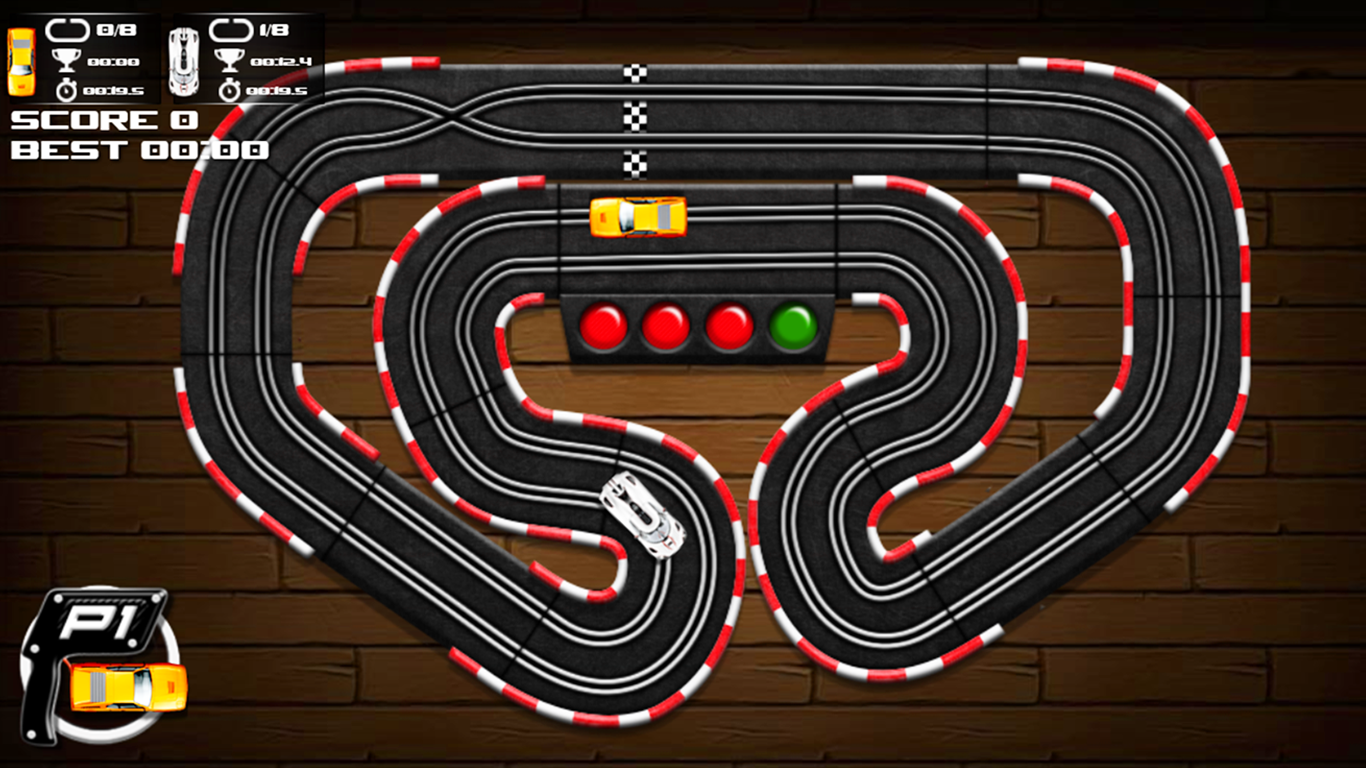Screen dimensions: 1366x768
Task: Tap the yellow car inside the P1 button
Action: [x=125, y=684]
